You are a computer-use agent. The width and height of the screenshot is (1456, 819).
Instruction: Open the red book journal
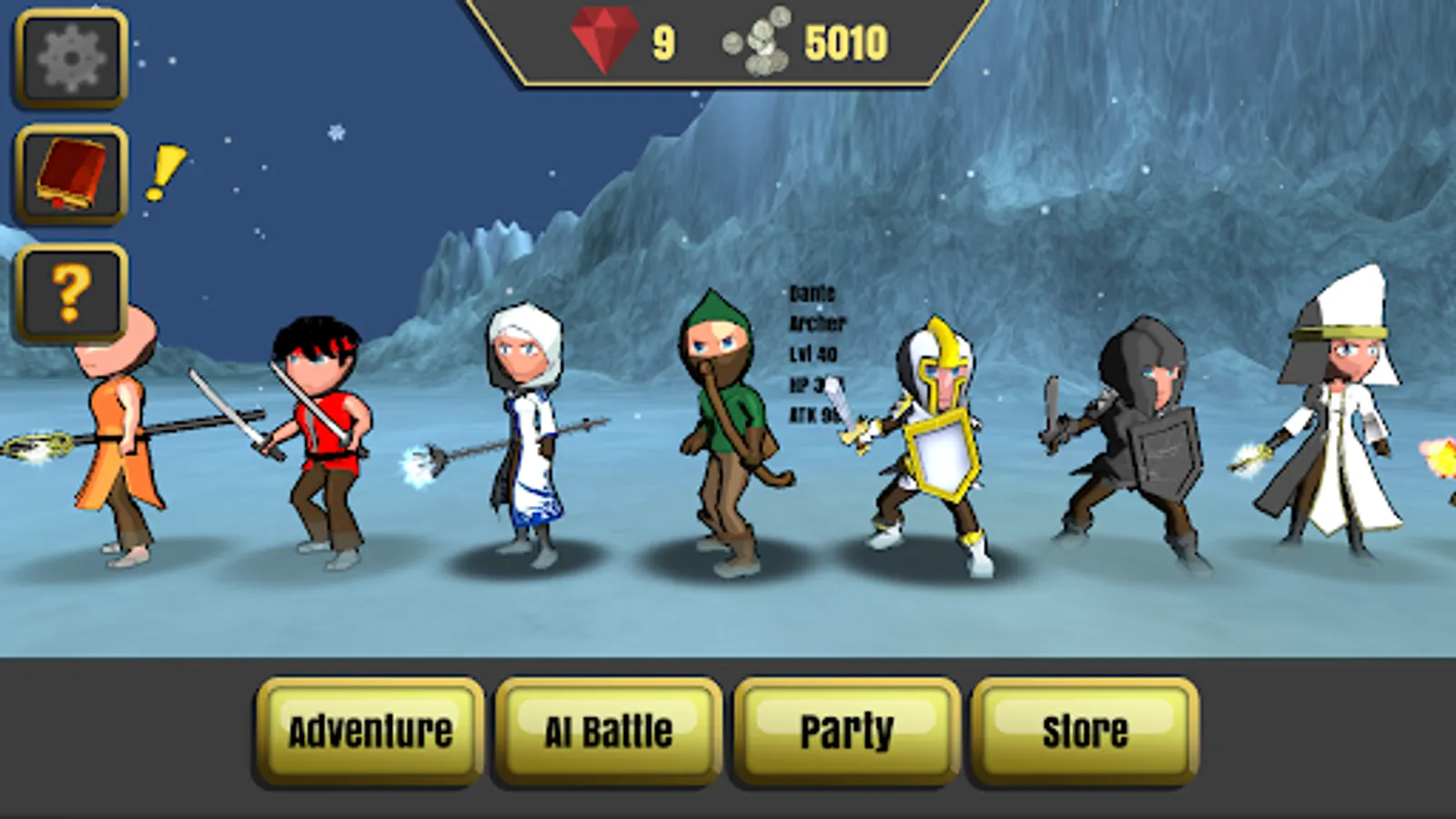tap(71, 175)
